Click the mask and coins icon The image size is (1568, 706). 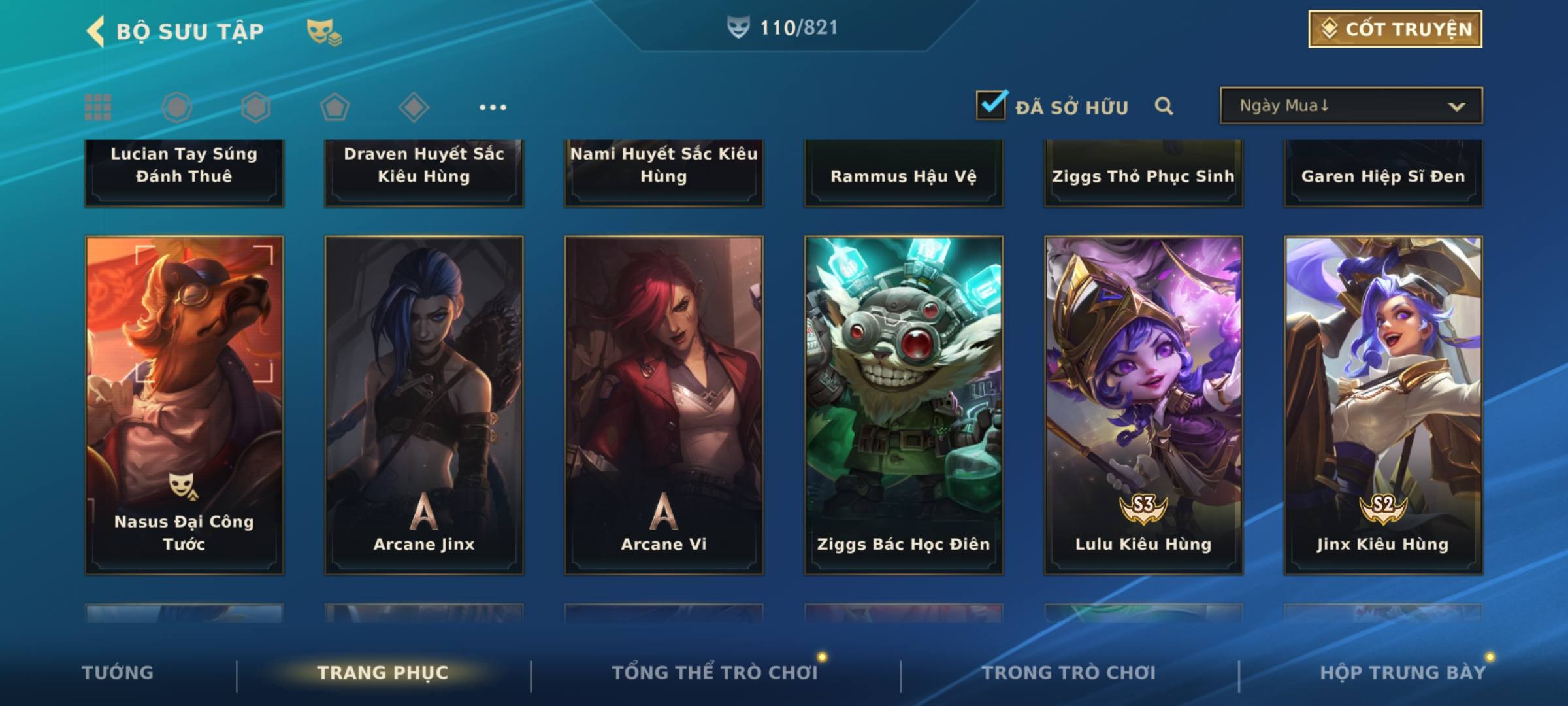tap(324, 31)
